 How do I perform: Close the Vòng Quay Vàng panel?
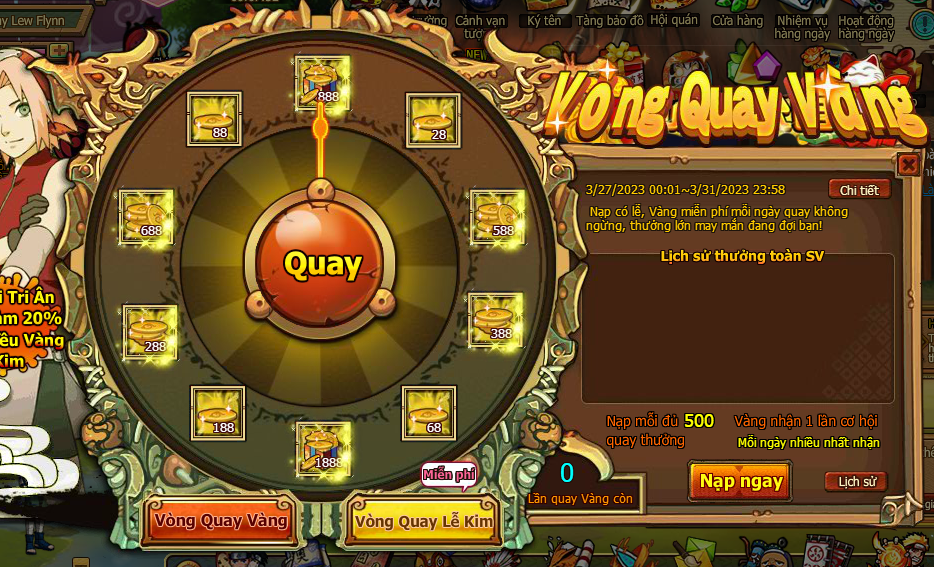tap(908, 164)
